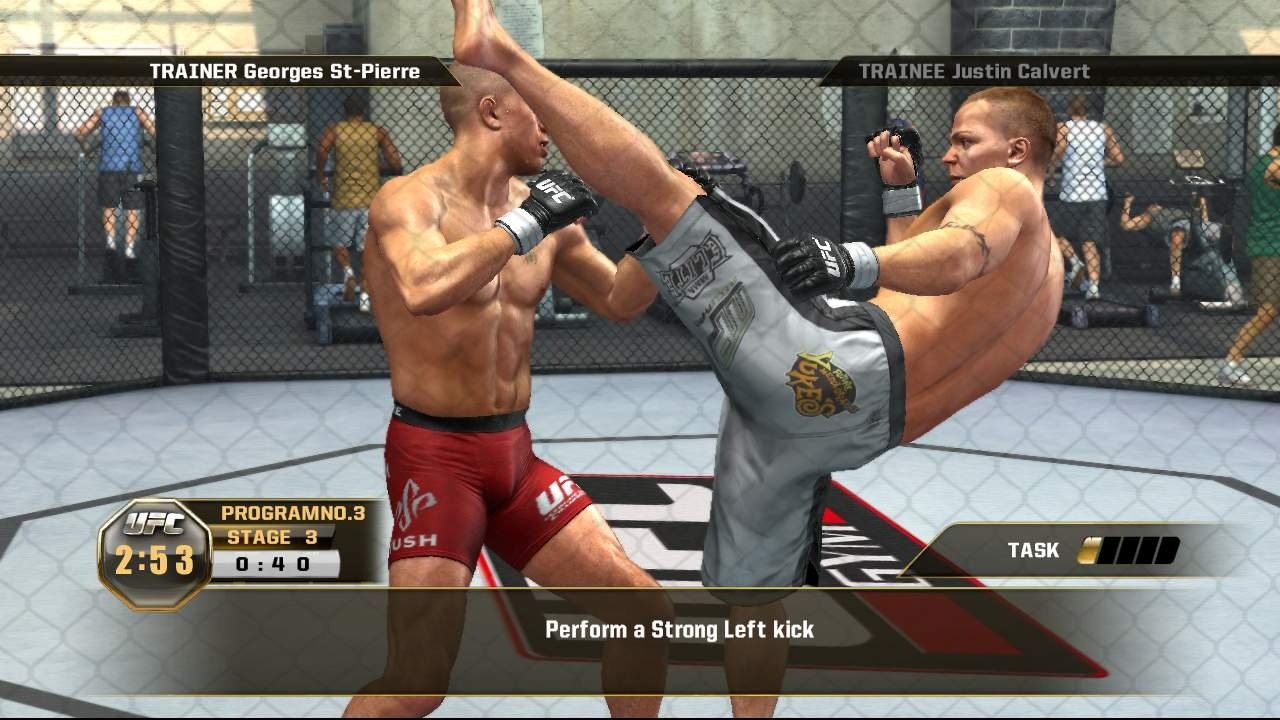
Task: Expand the stage timer showing 0:40
Action: pyautogui.click(x=272, y=562)
